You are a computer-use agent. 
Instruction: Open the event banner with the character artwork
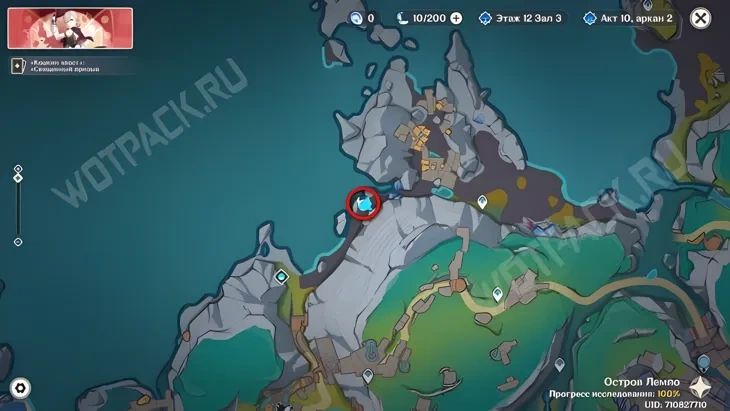point(70,27)
